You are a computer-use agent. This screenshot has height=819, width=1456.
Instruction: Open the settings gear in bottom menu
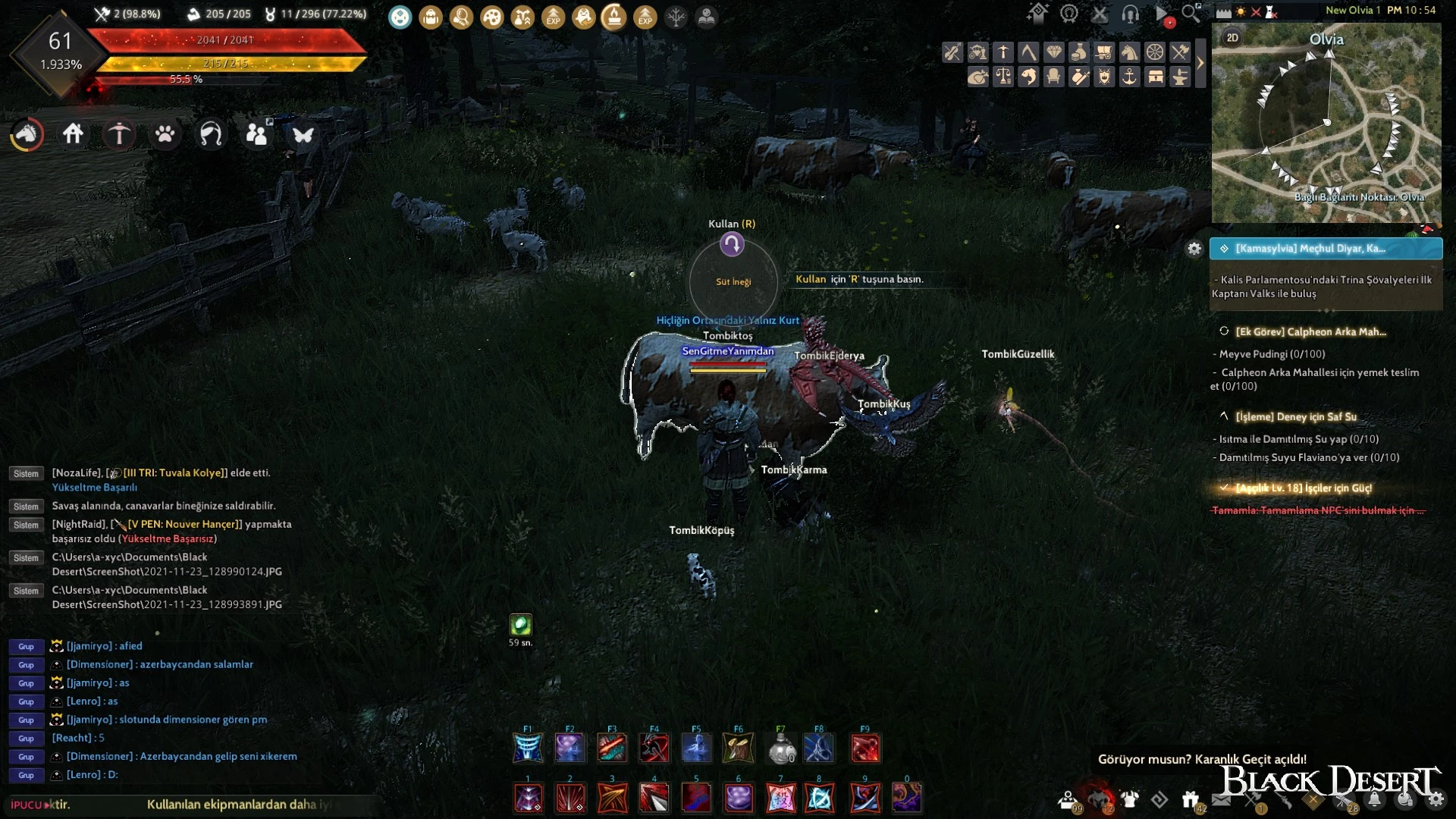[x=1436, y=799]
